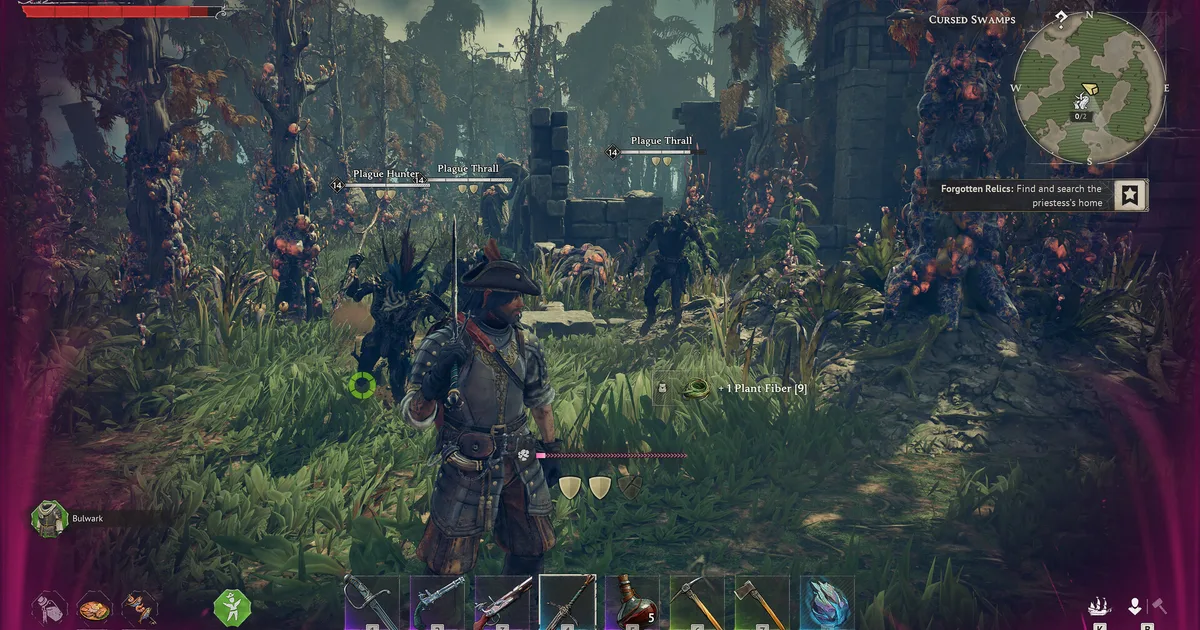Equip the flintlock pistol hotbar slot

click(x=437, y=602)
